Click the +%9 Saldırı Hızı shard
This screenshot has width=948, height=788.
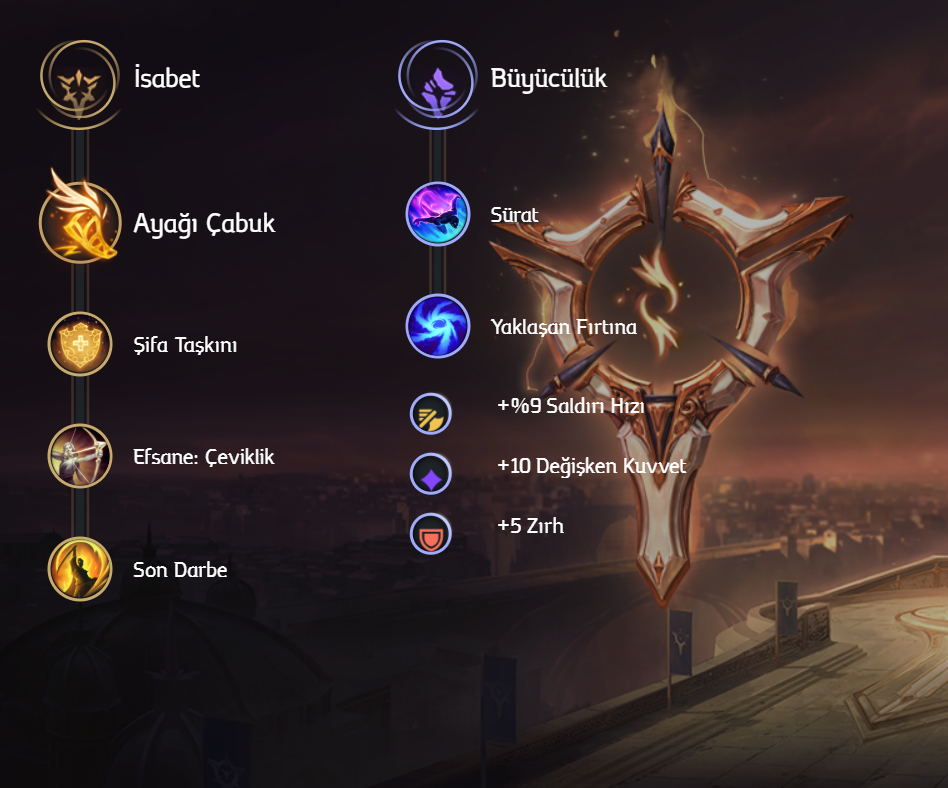tap(431, 414)
